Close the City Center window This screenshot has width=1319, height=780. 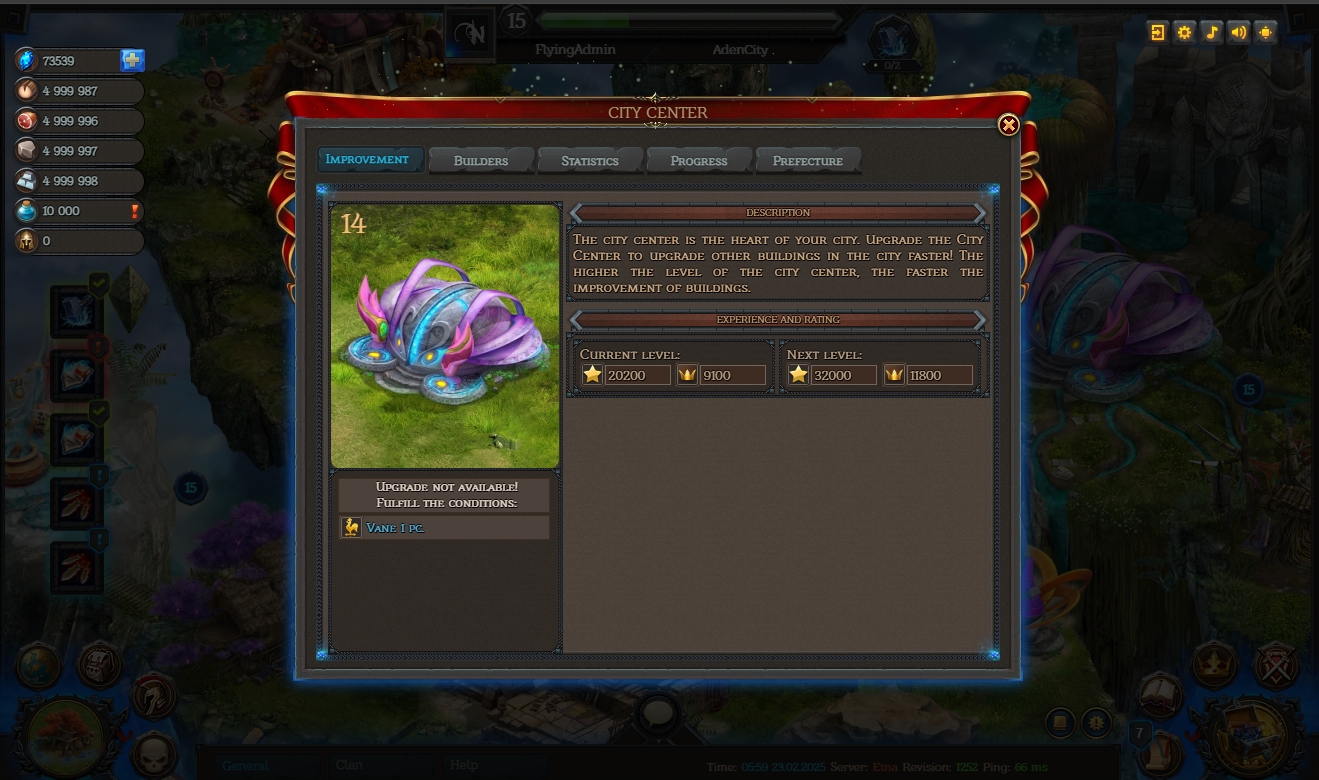(x=1008, y=125)
